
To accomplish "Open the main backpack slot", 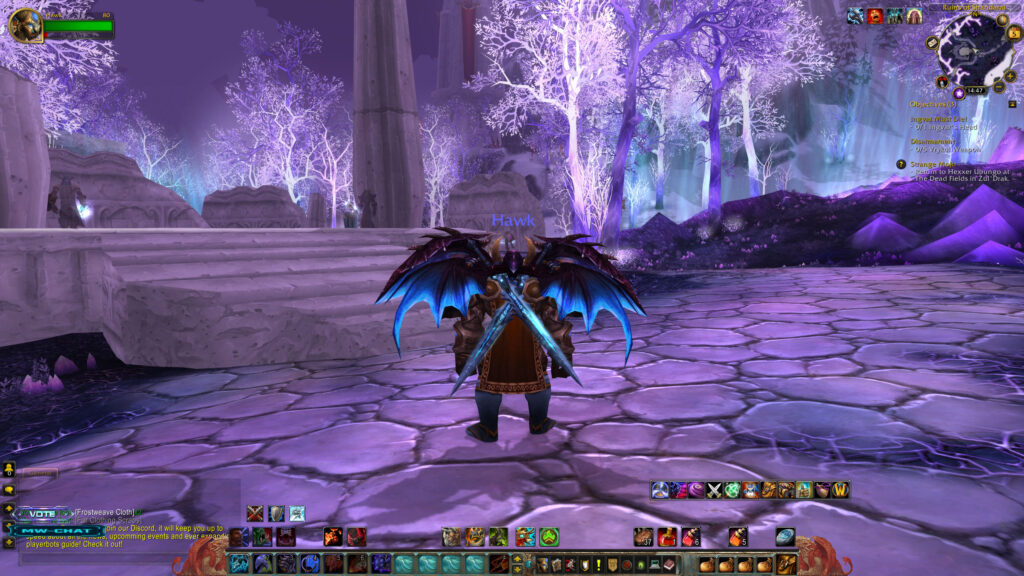I will click(787, 564).
